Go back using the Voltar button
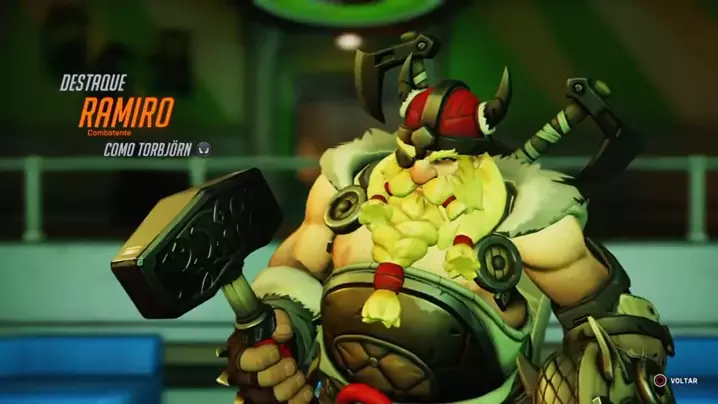 coord(675,381)
